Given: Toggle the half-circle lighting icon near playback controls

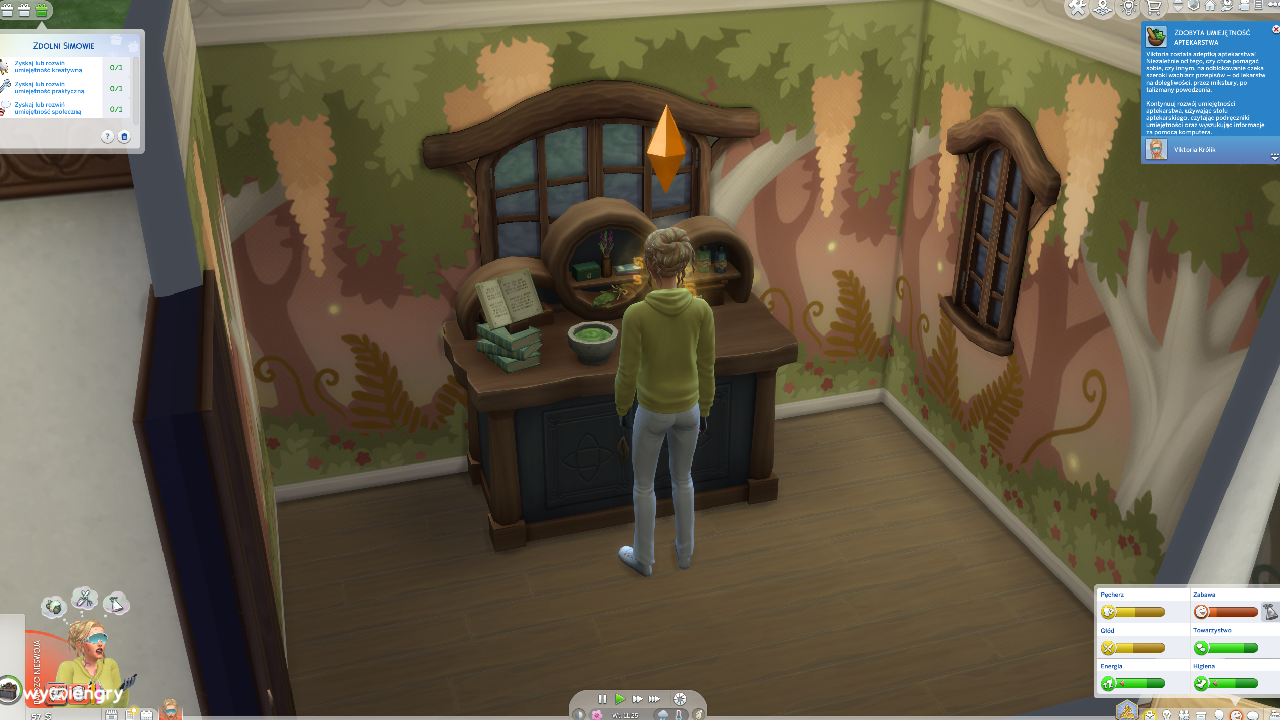Looking at the screenshot, I should (579, 714).
